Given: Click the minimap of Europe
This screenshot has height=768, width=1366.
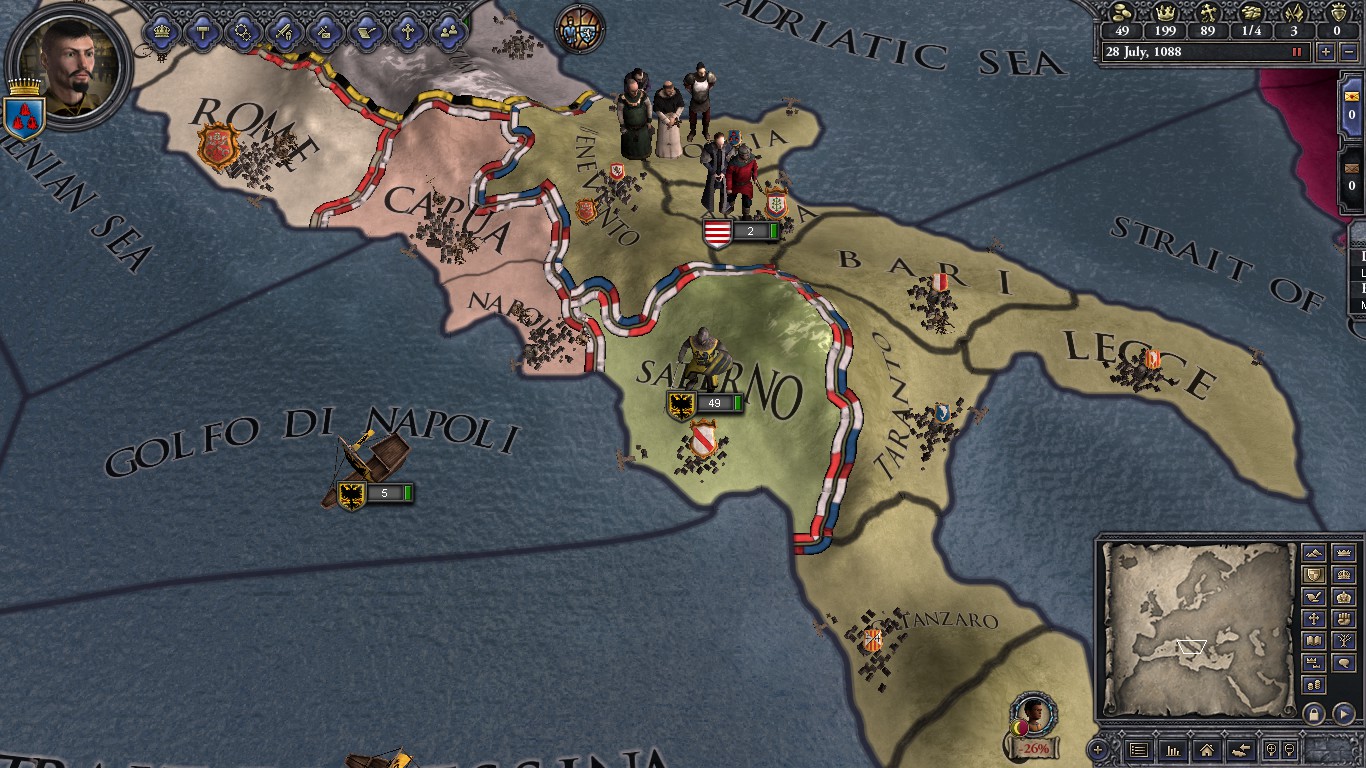Looking at the screenshot, I should (1196, 628).
